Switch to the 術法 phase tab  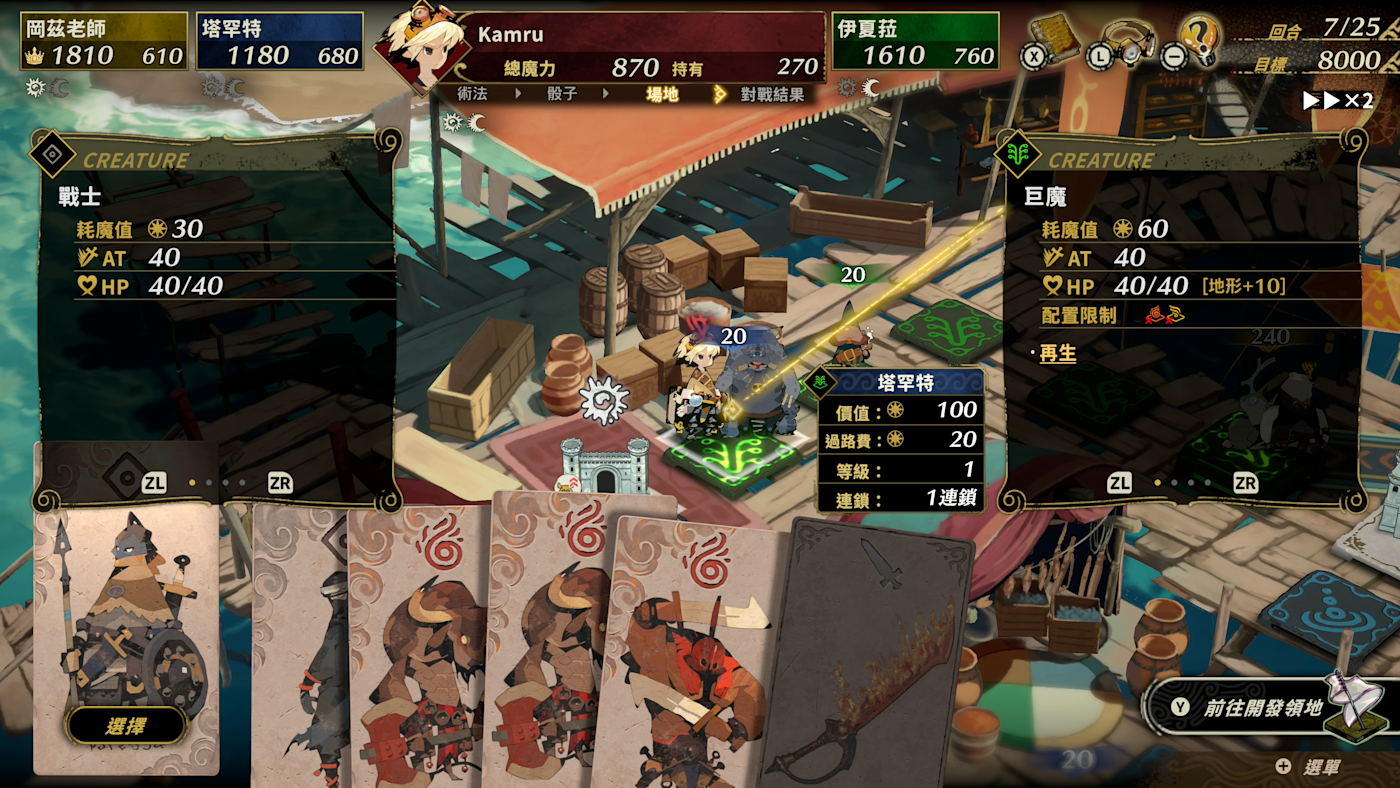472,94
